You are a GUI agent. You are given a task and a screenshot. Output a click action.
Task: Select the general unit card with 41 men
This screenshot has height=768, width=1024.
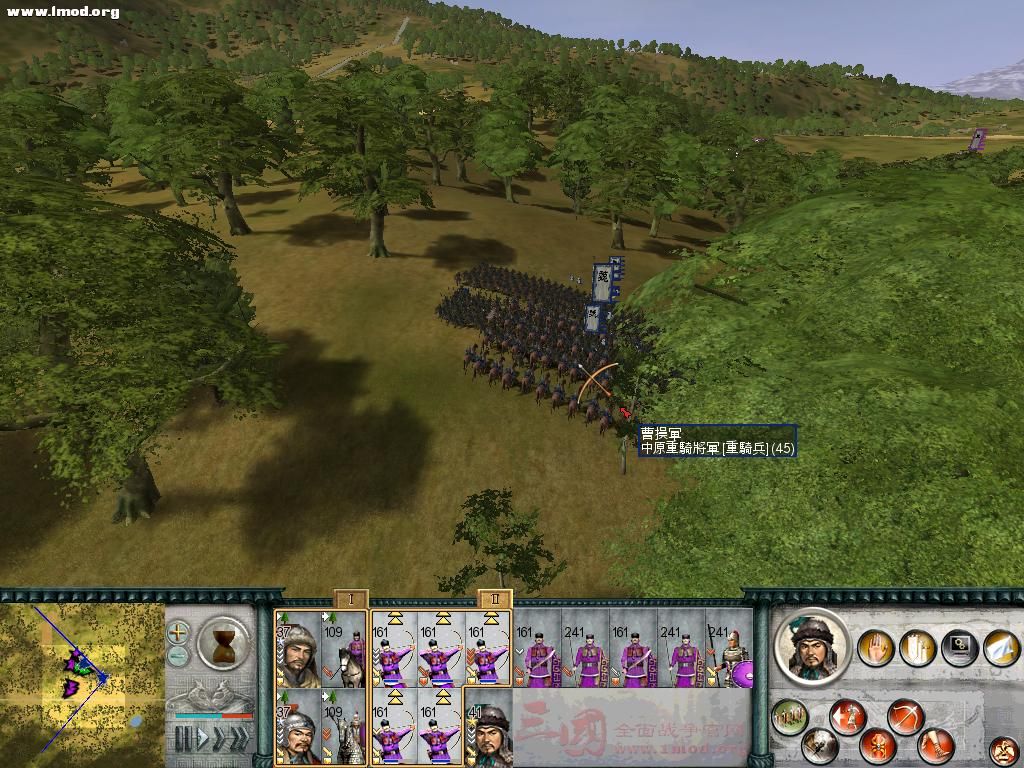489,725
